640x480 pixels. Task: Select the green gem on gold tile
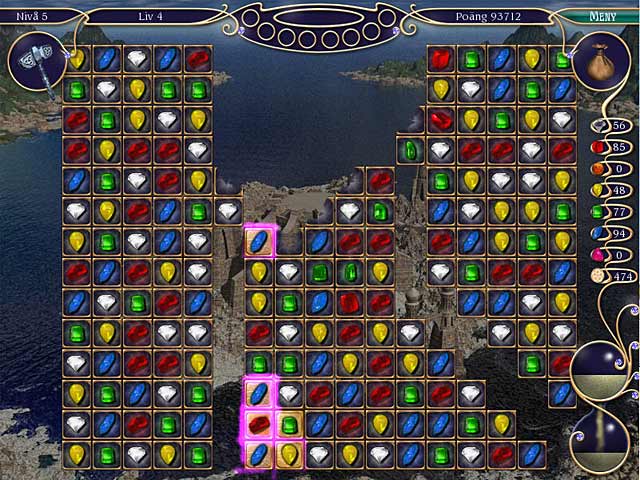(x=289, y=424)
